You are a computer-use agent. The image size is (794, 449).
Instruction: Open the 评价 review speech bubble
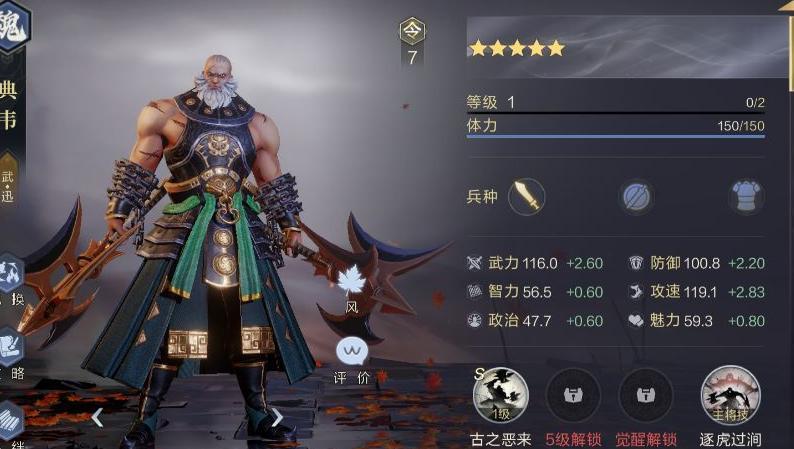pyautogui.click(x=351, y=353)
